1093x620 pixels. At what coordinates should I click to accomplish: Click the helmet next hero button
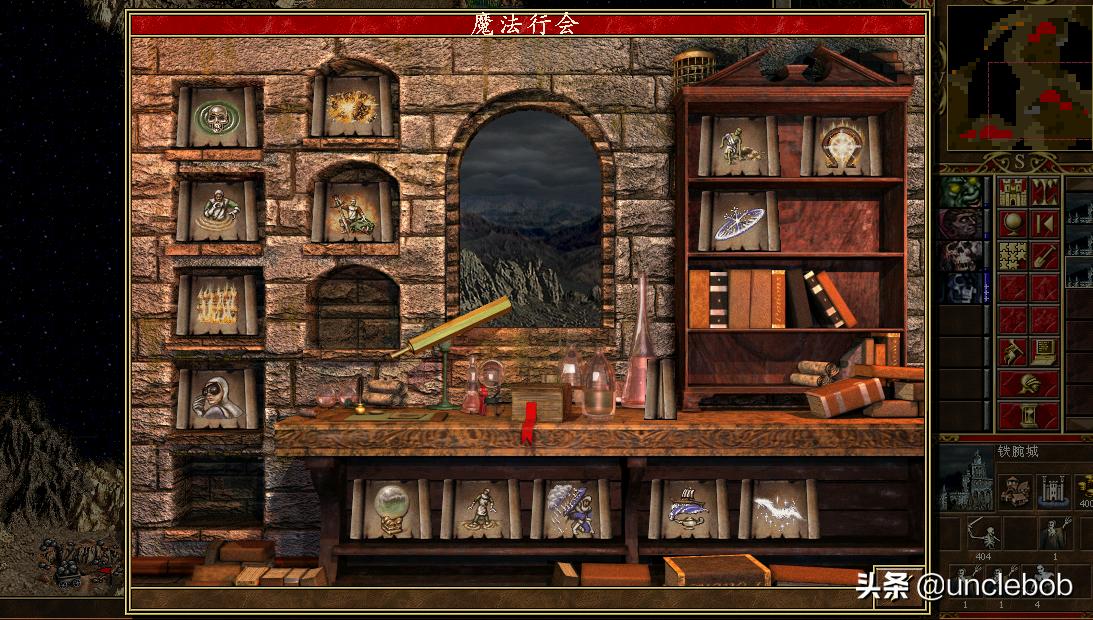pyautogui.click(x=1029, y=384)
